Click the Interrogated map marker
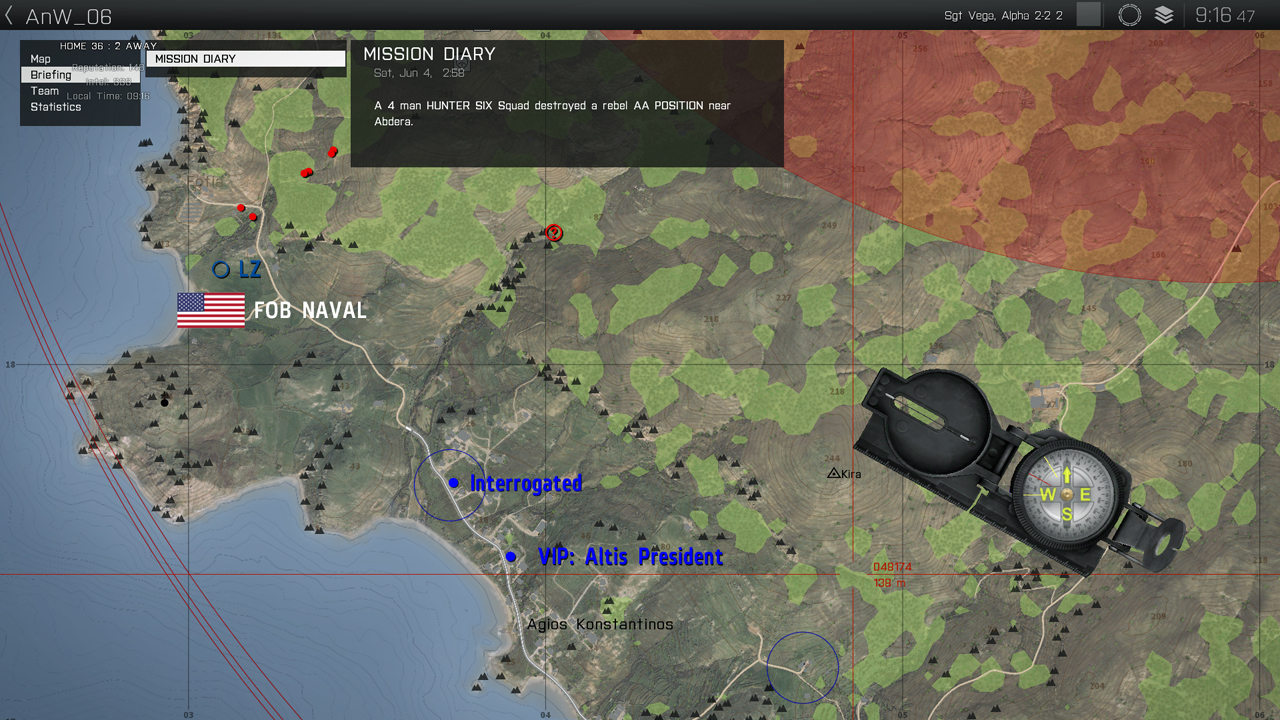This screenshot has width=1280, height=720. pos(454,483)
